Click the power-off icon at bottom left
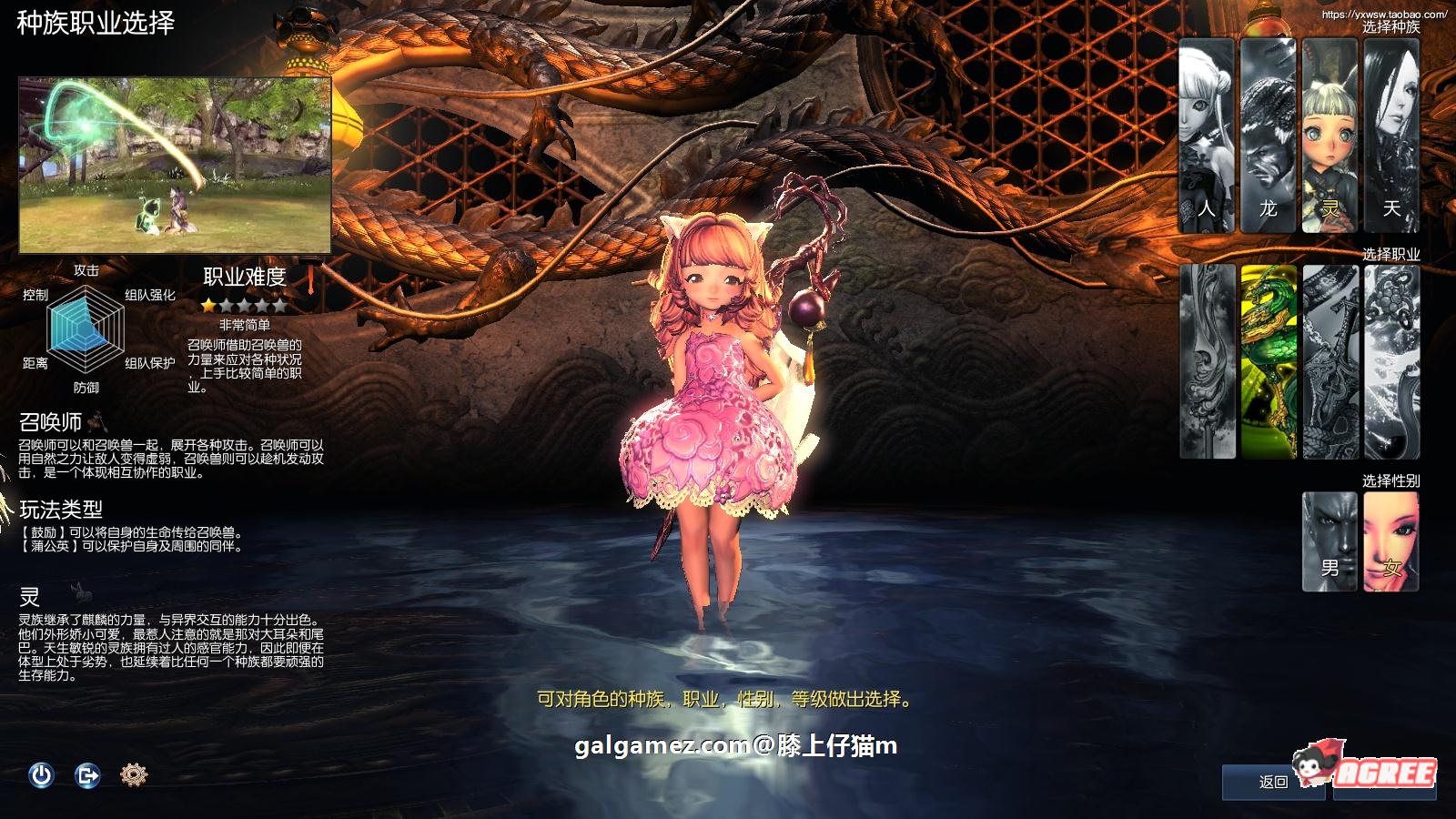The height and width of the screenshot is (819, 1456). (41, 775)
